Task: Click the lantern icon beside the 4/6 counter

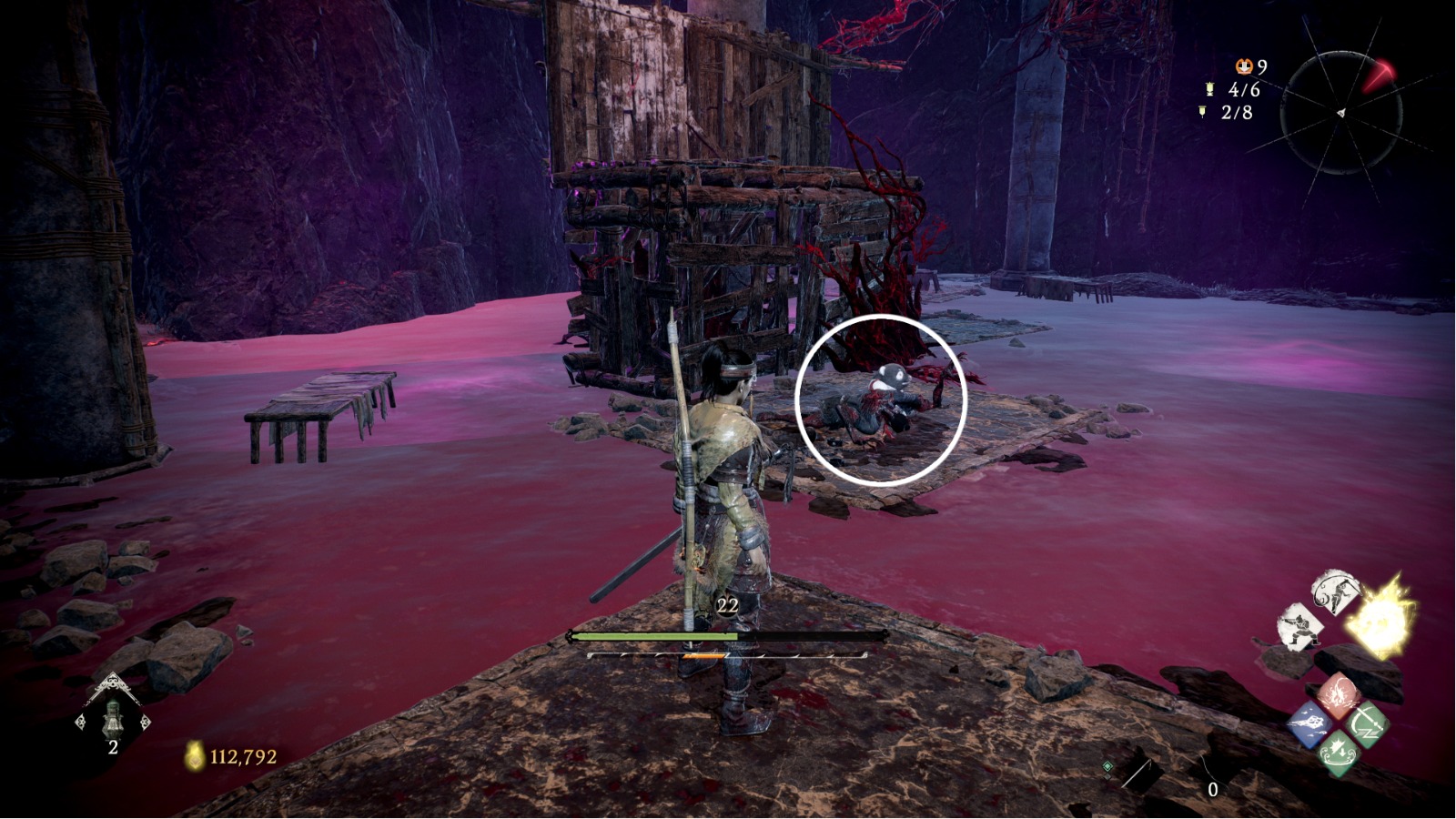Action: (1209, 88)
